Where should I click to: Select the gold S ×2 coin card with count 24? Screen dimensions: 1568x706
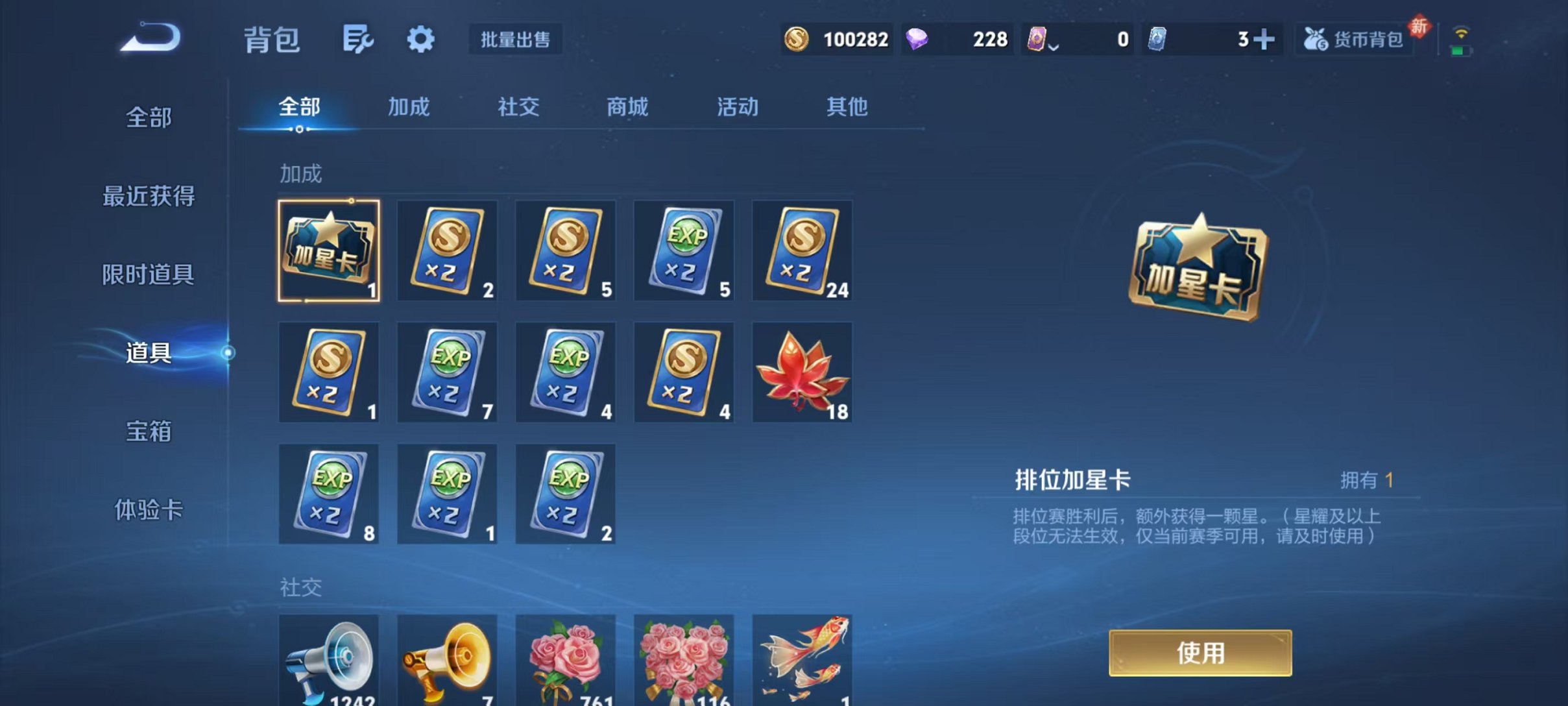point(802,251)
